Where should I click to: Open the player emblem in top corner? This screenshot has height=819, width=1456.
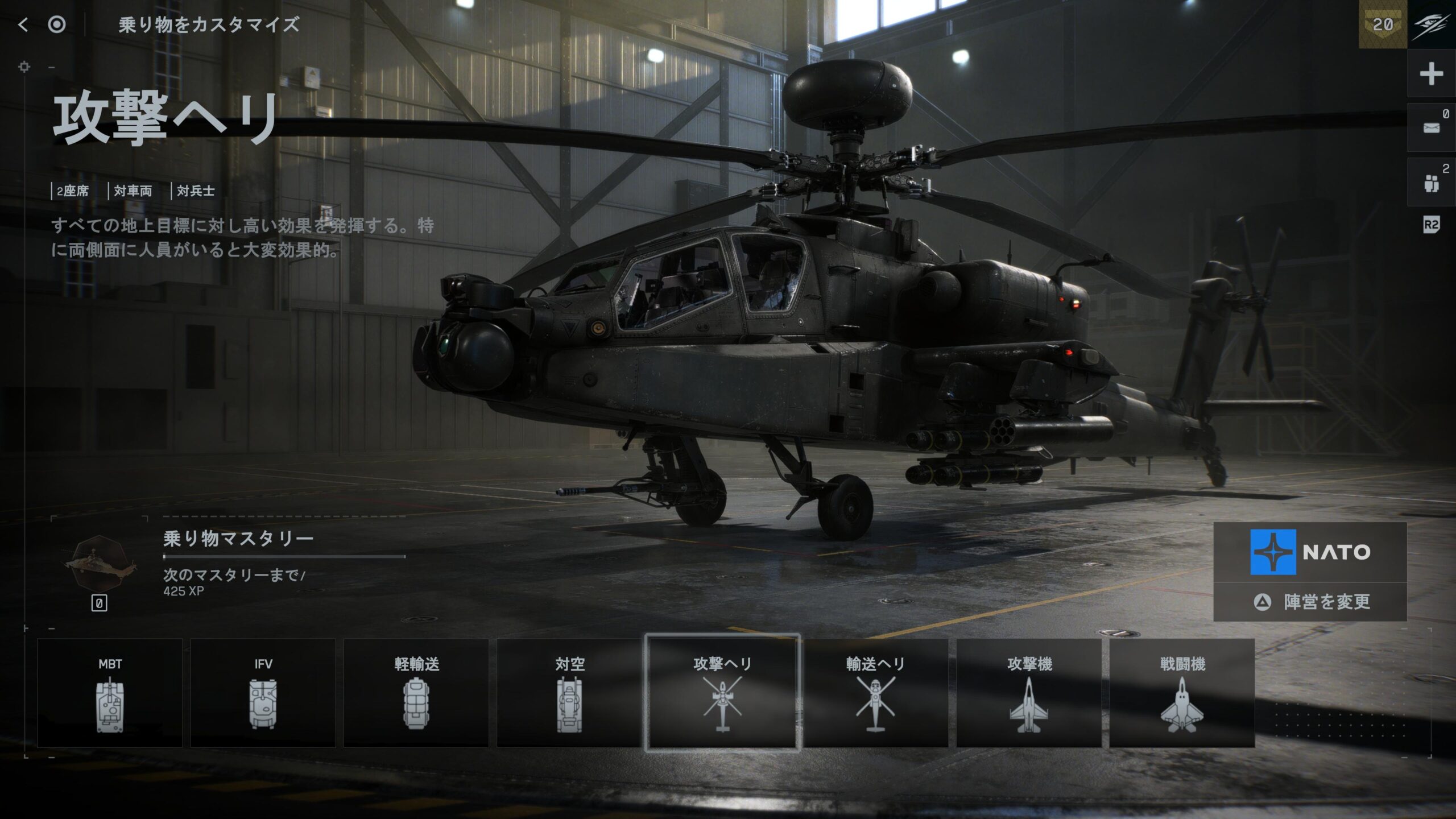(x=1431, y=24)
